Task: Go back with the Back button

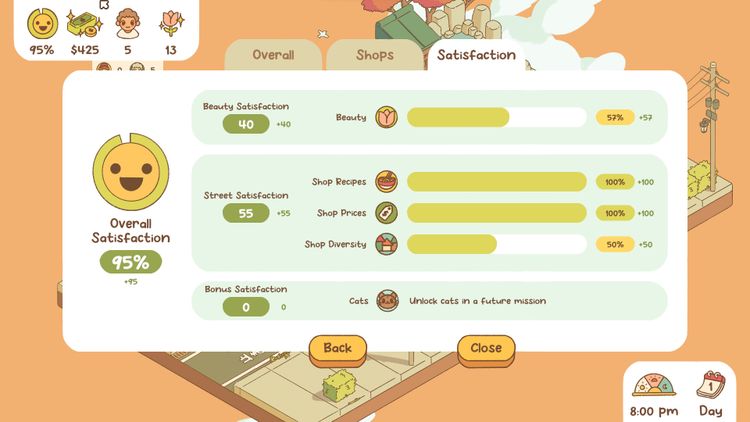Action: [338, 349]
